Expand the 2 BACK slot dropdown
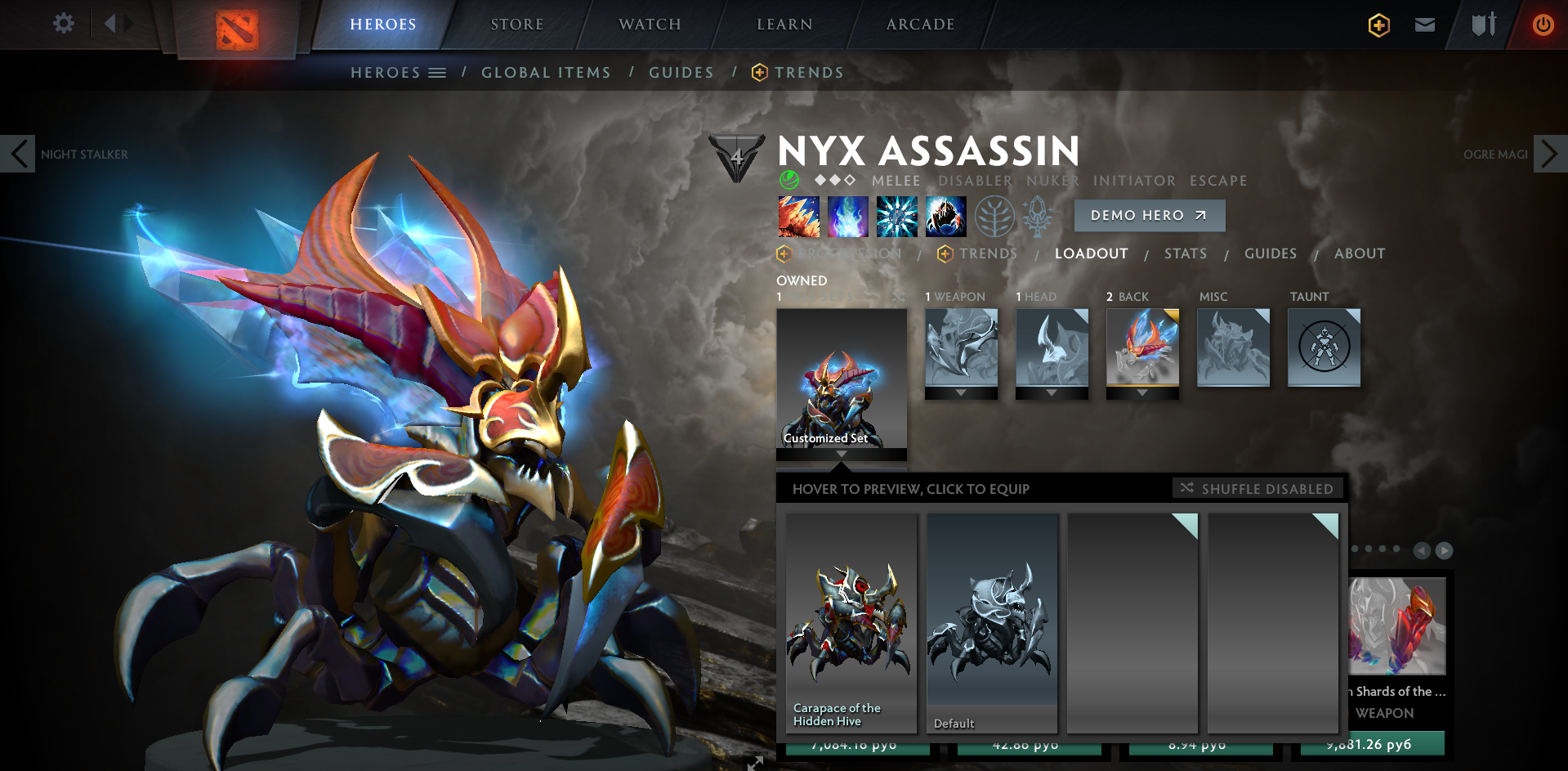 [x=1142, y=392]
